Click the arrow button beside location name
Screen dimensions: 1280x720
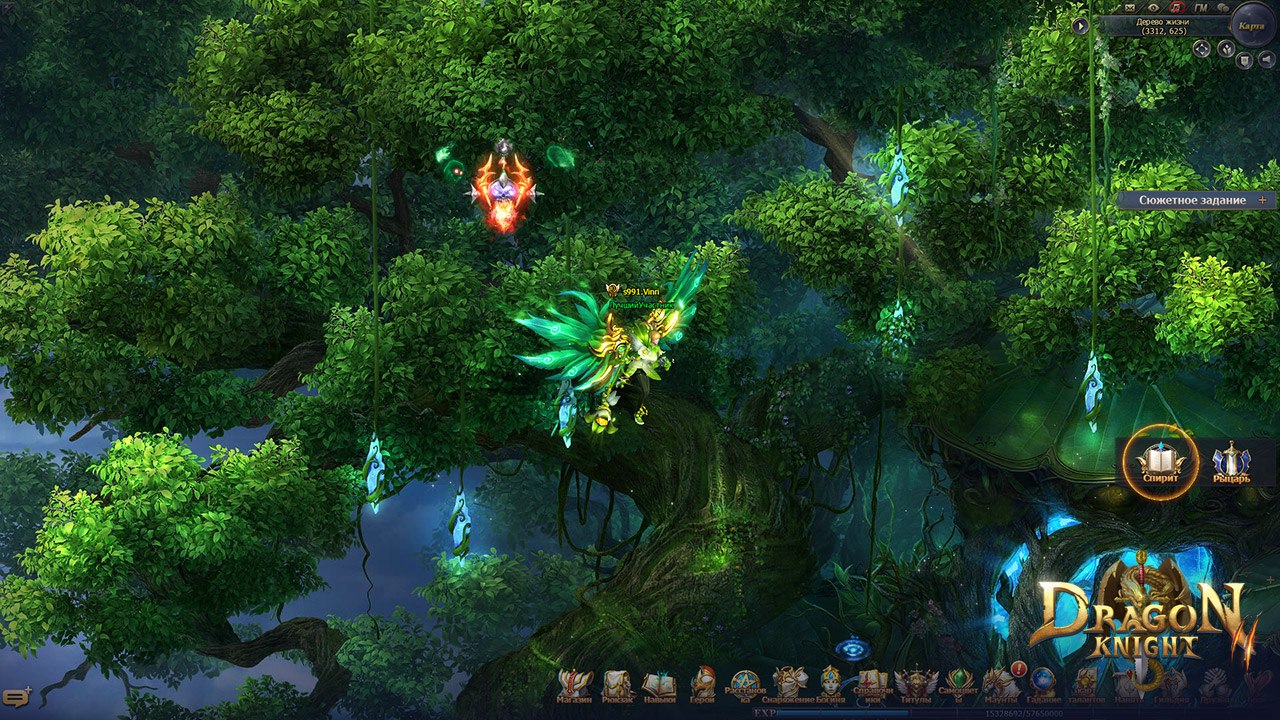1080,26
